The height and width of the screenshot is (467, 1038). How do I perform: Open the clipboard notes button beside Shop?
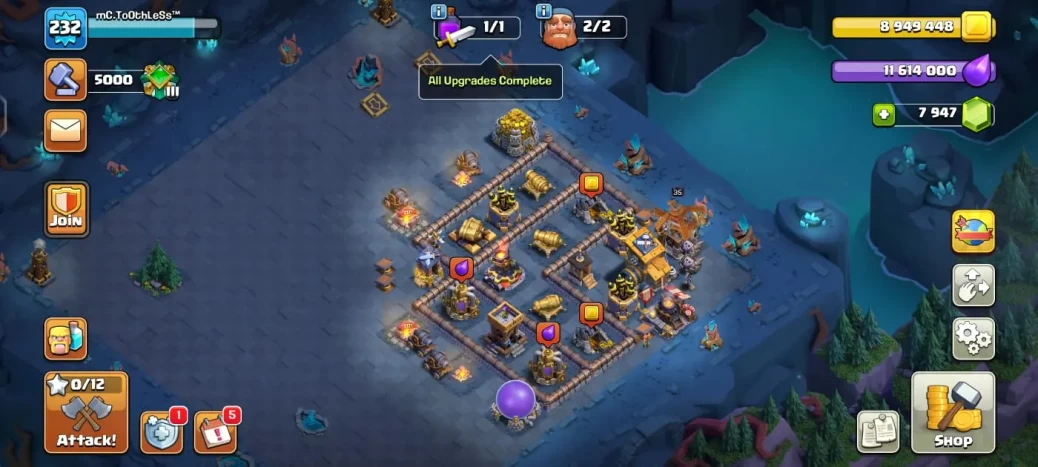point(877,431)
